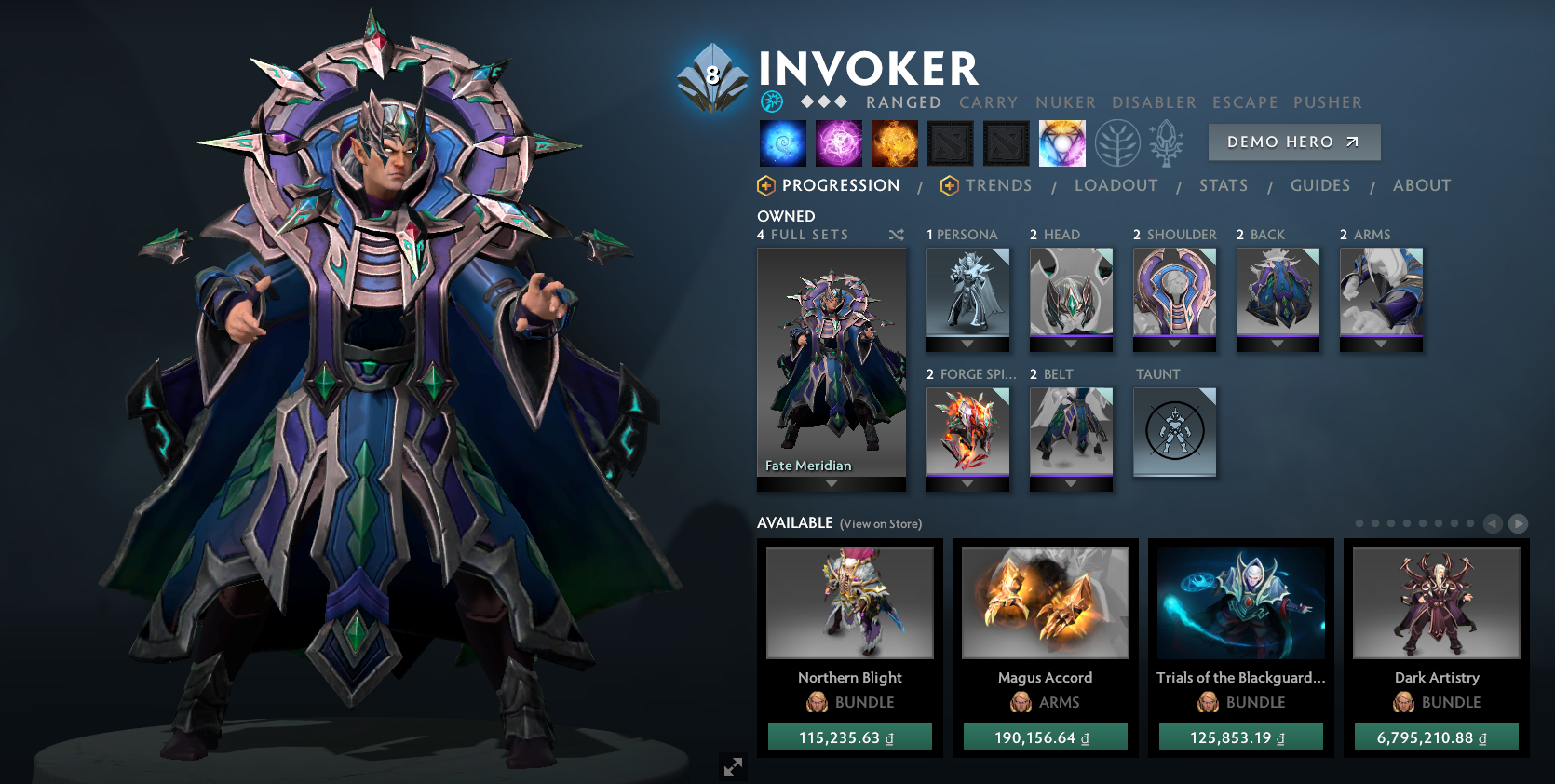Click the Aghanim's Scepter upgrade icon
Image resolution: width=1555 pixels, height=784 pixels.
1169,142
